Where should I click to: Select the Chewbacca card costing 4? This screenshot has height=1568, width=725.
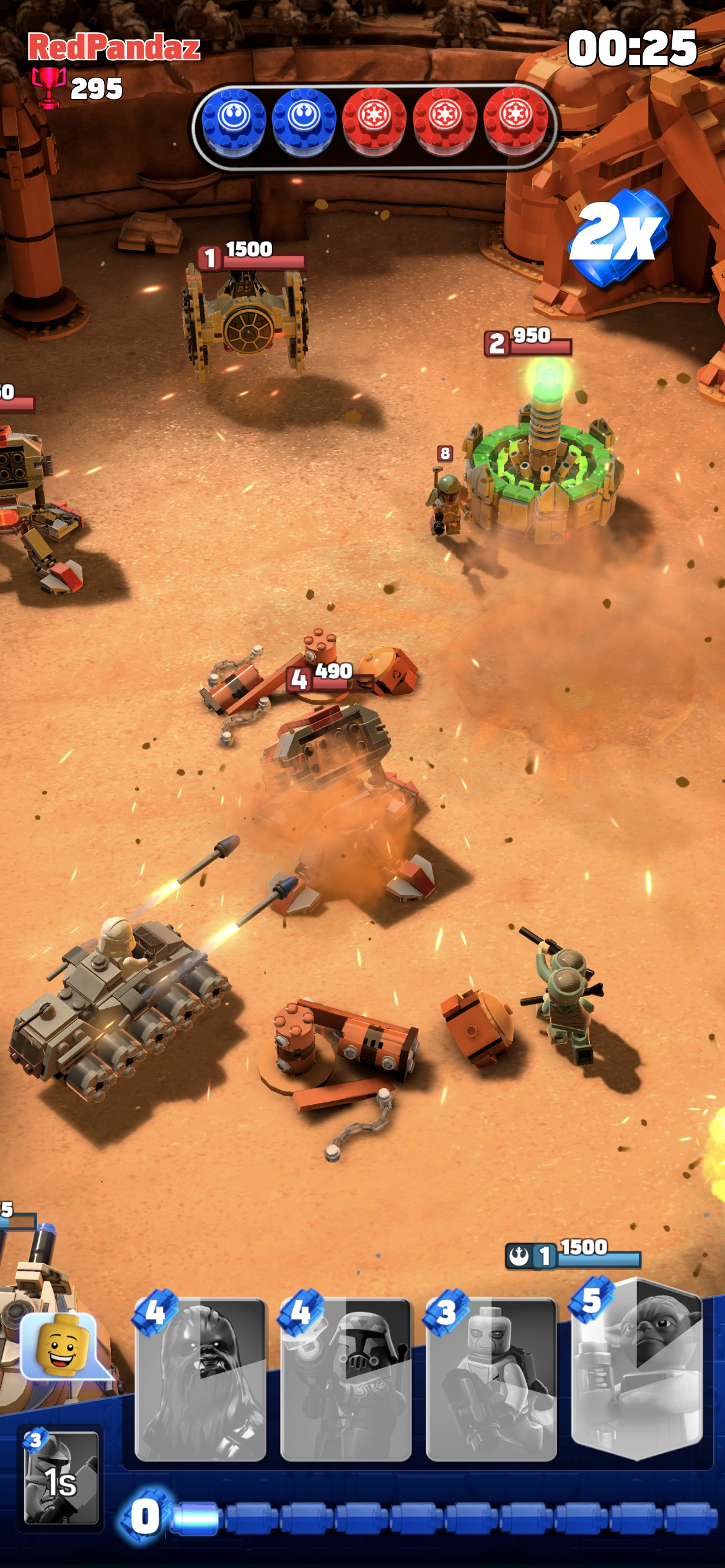[x=201, y=1380]
